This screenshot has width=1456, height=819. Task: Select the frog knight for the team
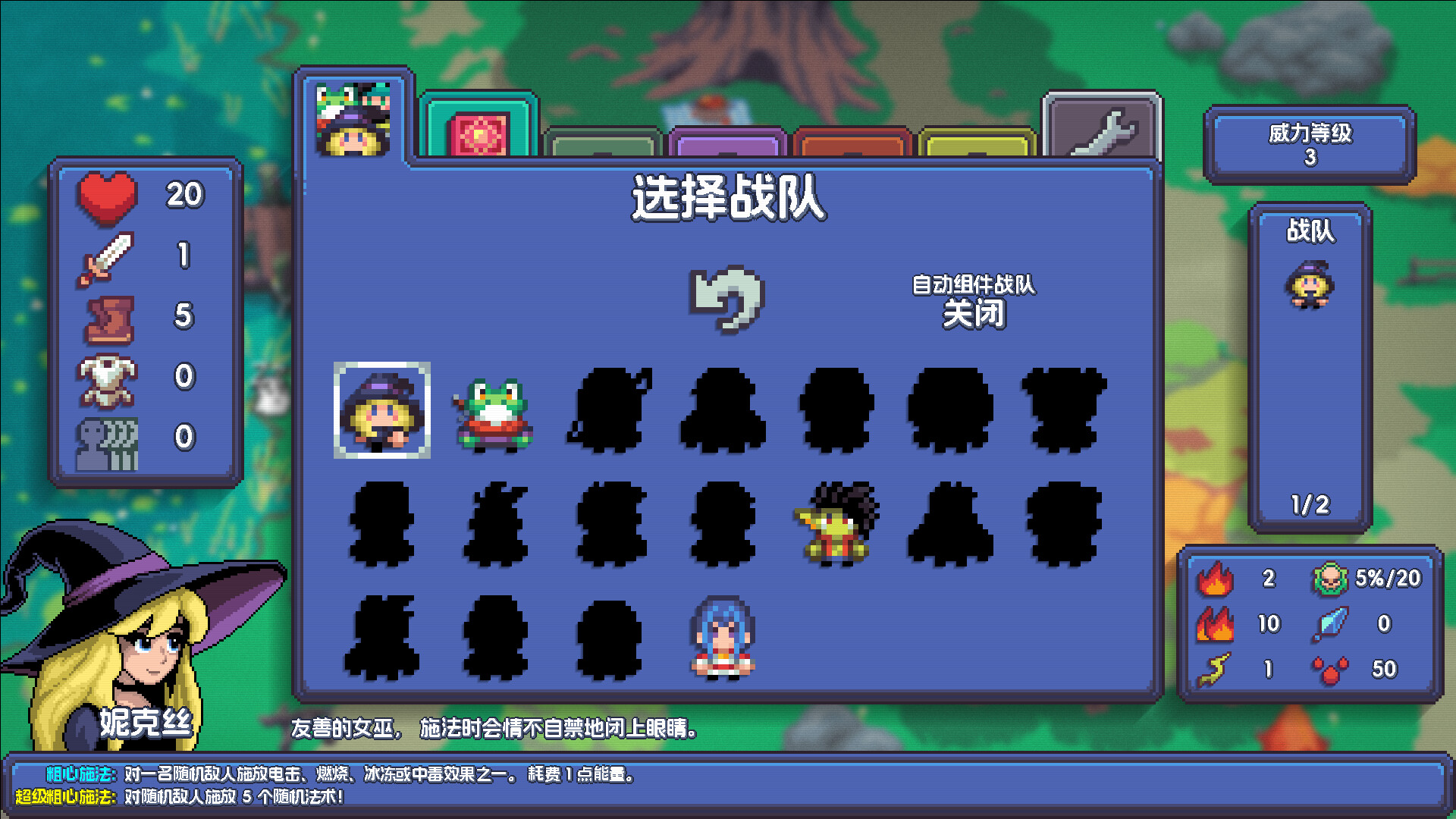click(x=494, y=417)
